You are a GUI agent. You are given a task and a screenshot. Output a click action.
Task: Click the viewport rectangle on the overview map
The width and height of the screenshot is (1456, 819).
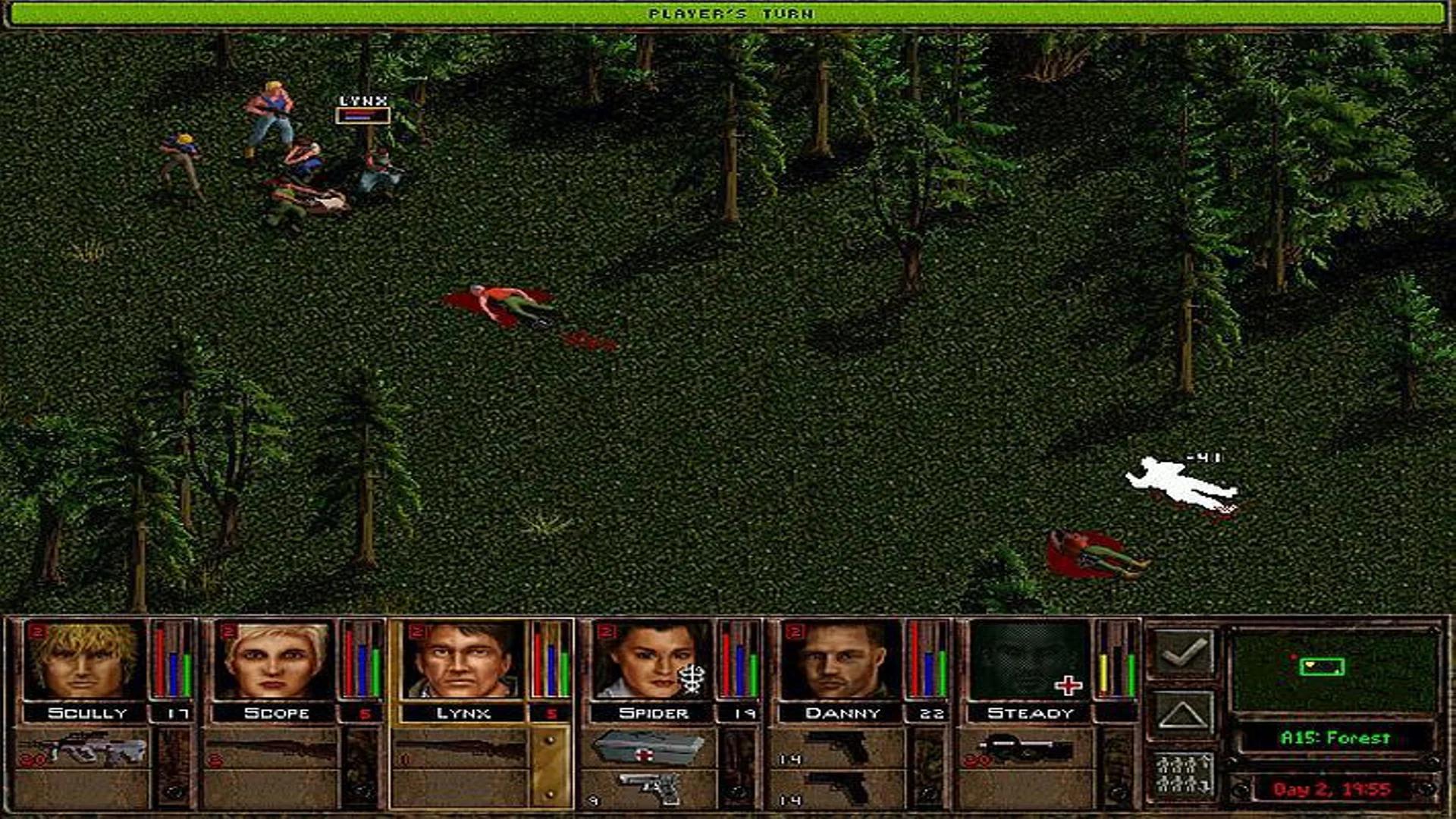(x=1322, y=667)
